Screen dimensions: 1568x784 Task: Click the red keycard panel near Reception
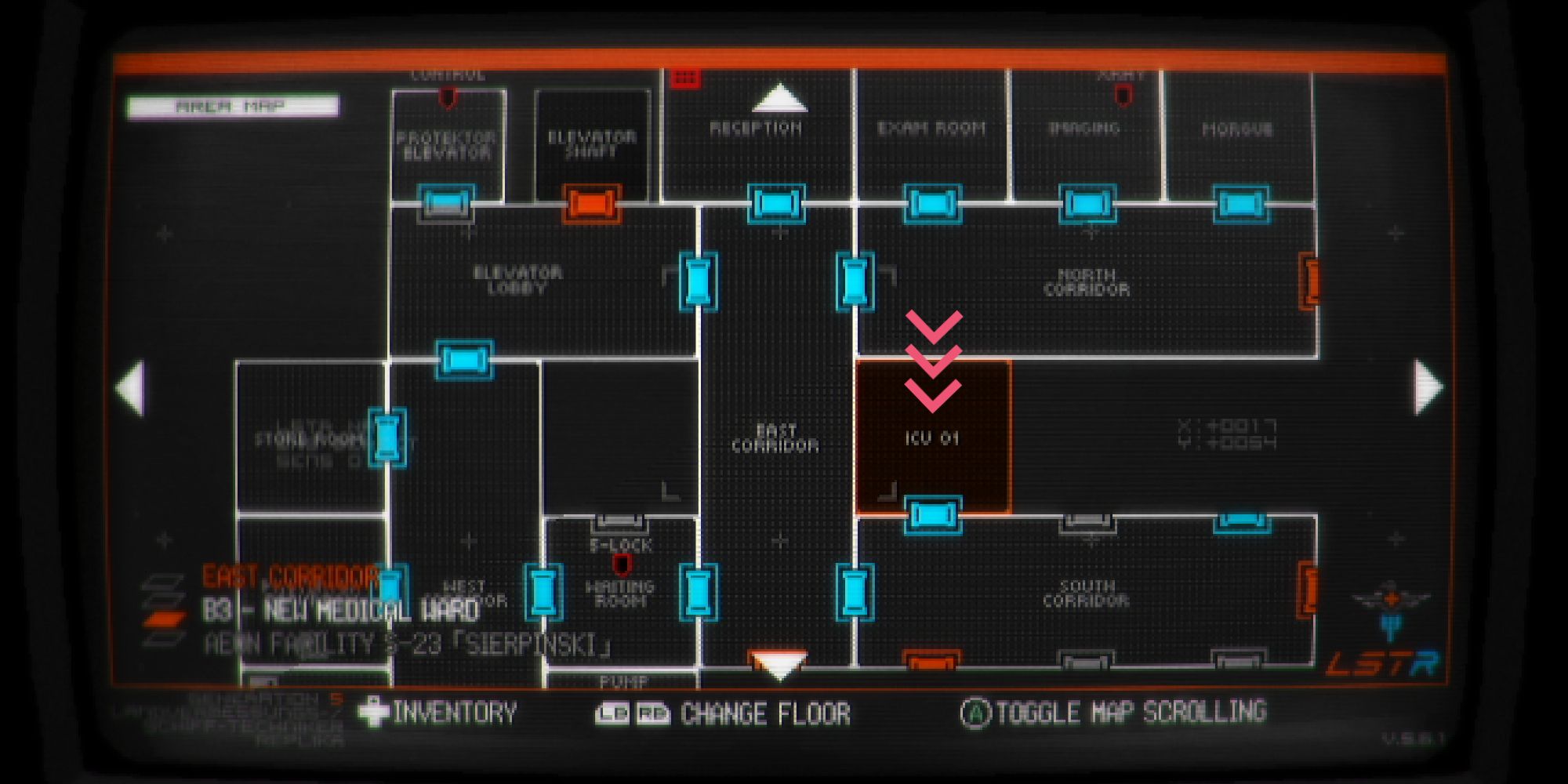[x=684, y=78]
